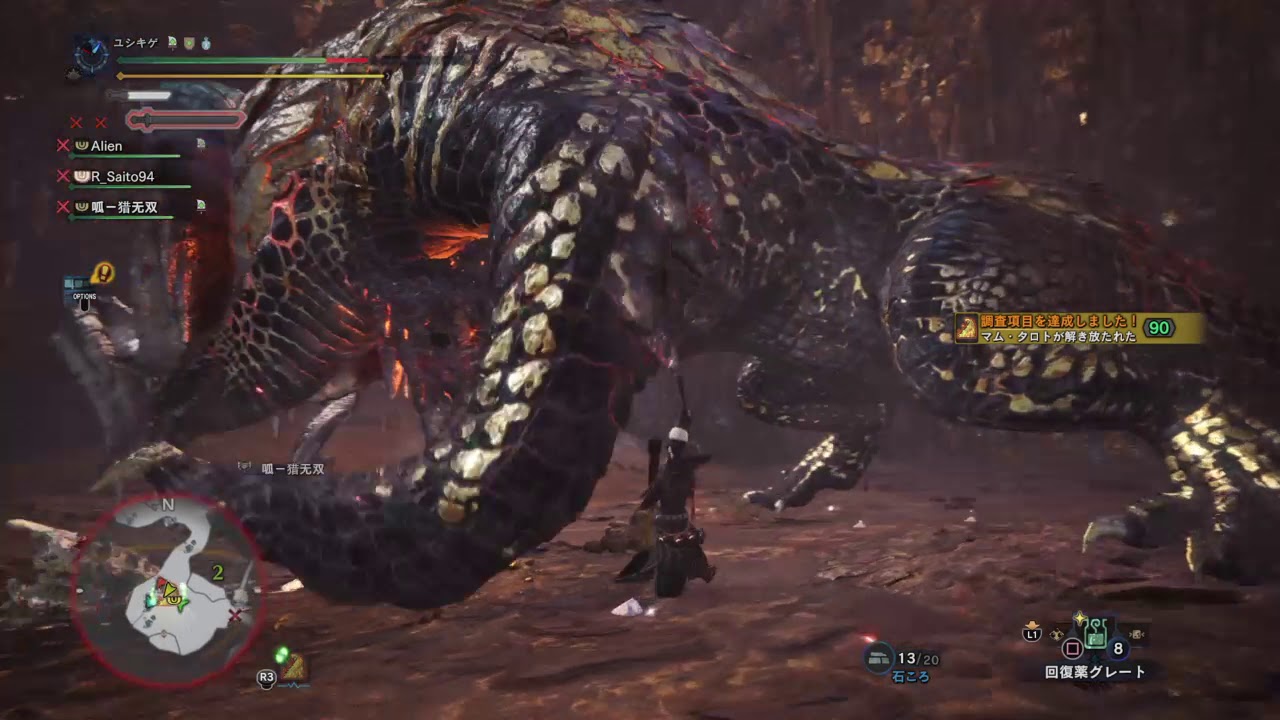The image size is (1280, 720).
Task: Click the R3 map control icon
Action: [267, 676]
